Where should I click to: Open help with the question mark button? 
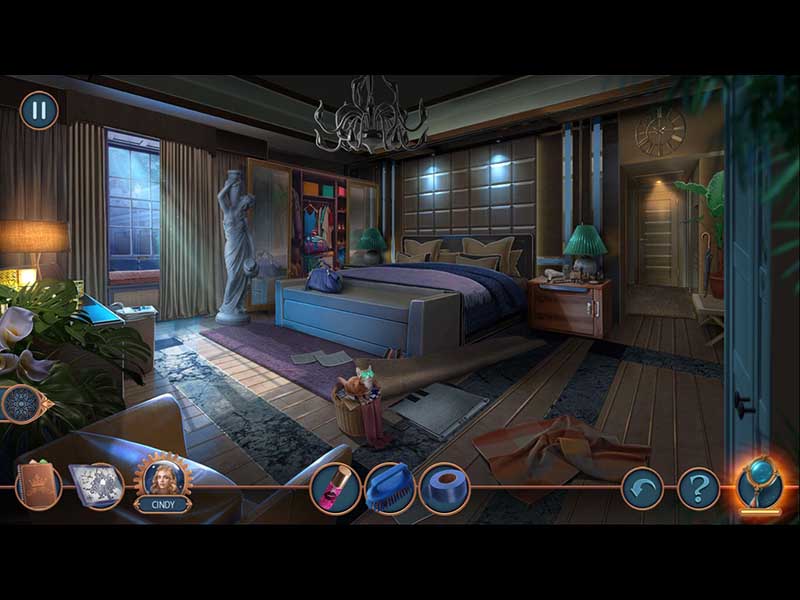coord(698,489)
